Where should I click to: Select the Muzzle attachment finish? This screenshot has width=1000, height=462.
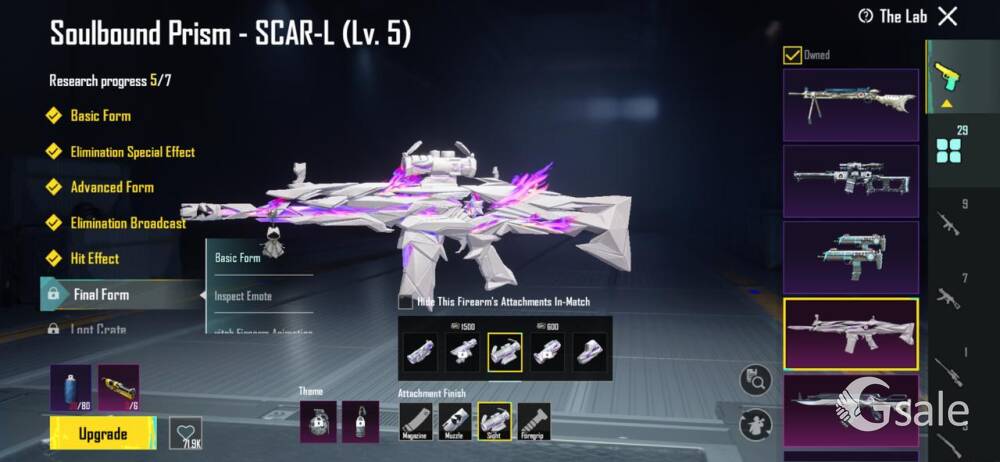click(x=455, y=421)
